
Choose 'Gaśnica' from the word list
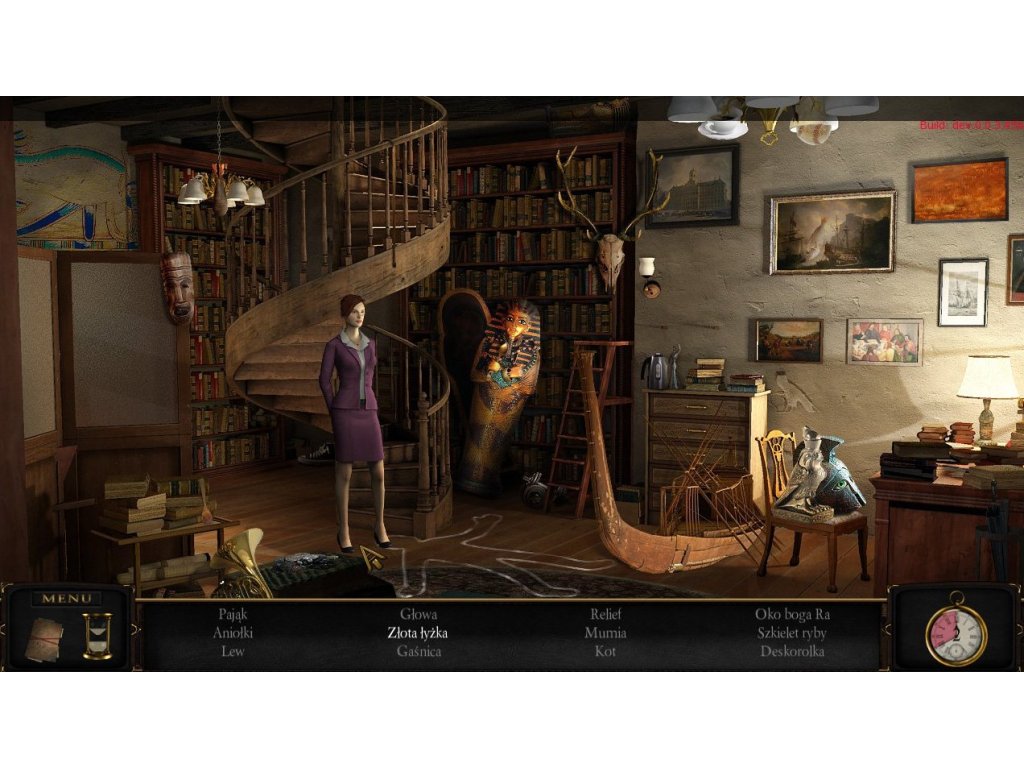pyautogui.click(x=418, y=651)
